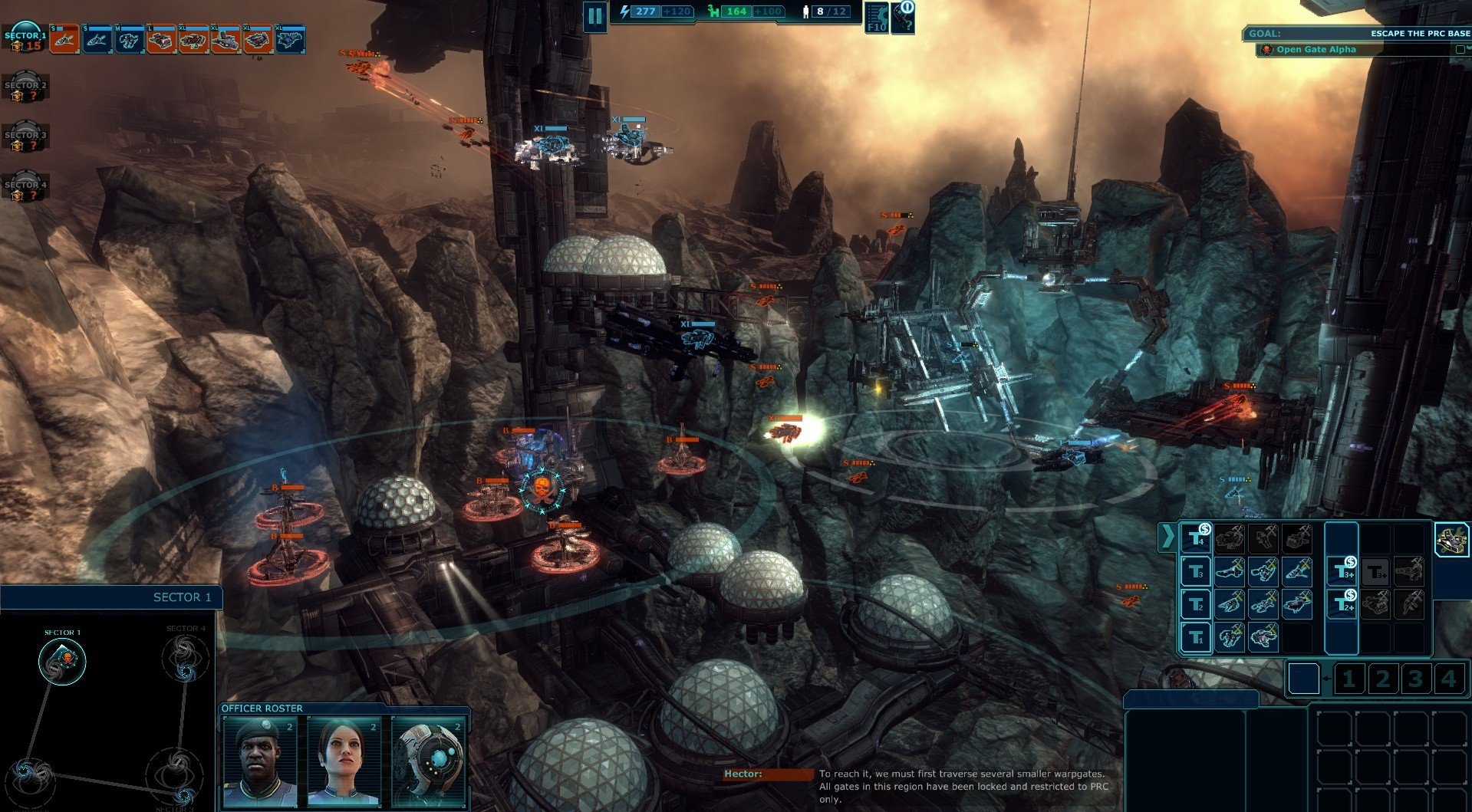The image size is (1472, 812).
Task: Select the Sector 1 indicator
Action: point(25,40)
